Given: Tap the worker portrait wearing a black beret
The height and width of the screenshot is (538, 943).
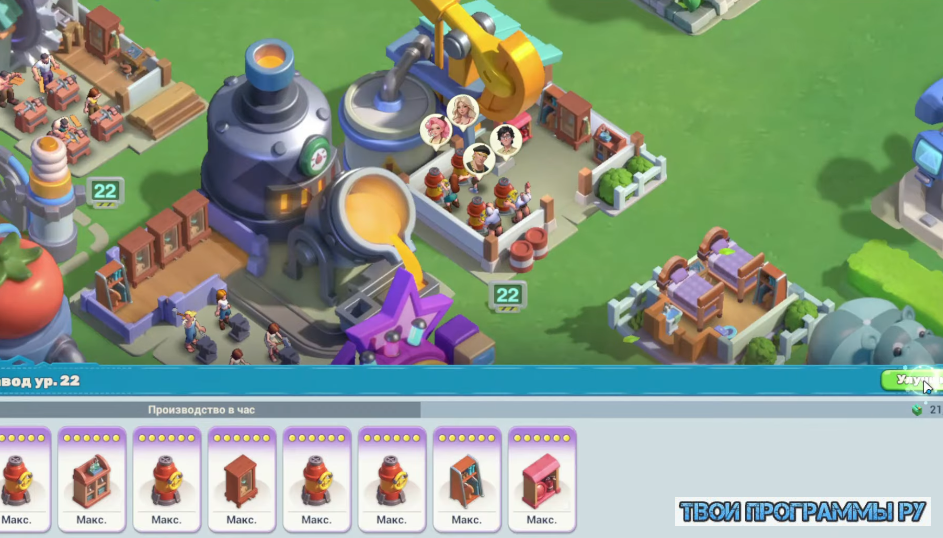Looking at the screenshot, I should pos(479,158).
